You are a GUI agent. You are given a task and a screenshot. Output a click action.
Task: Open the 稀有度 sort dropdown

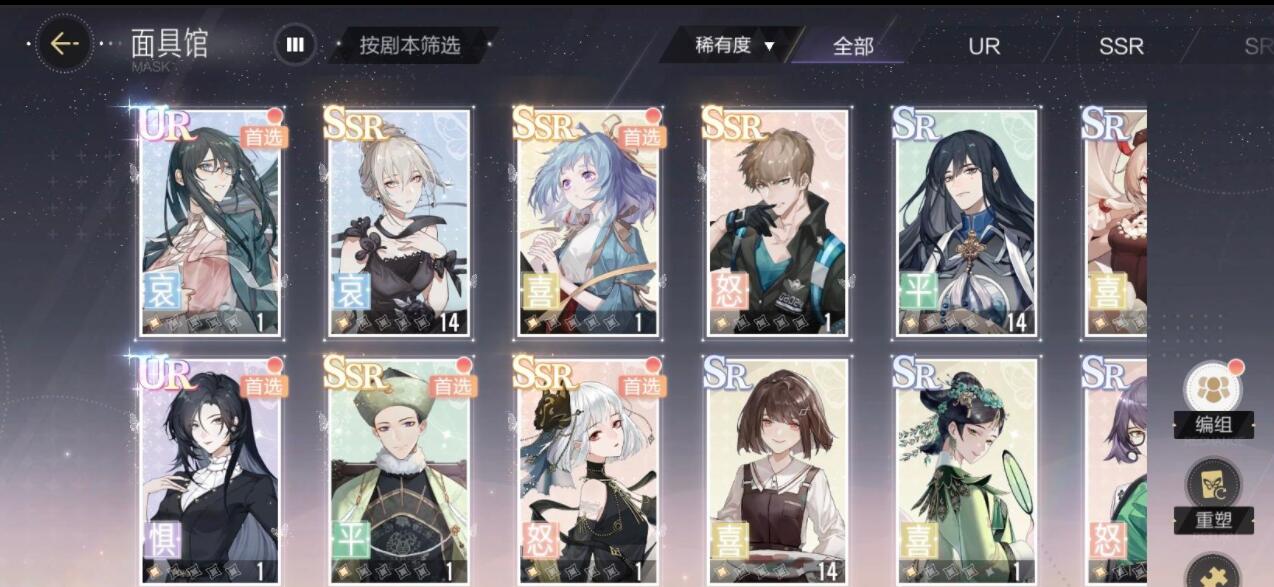click(x=736, y=45)
